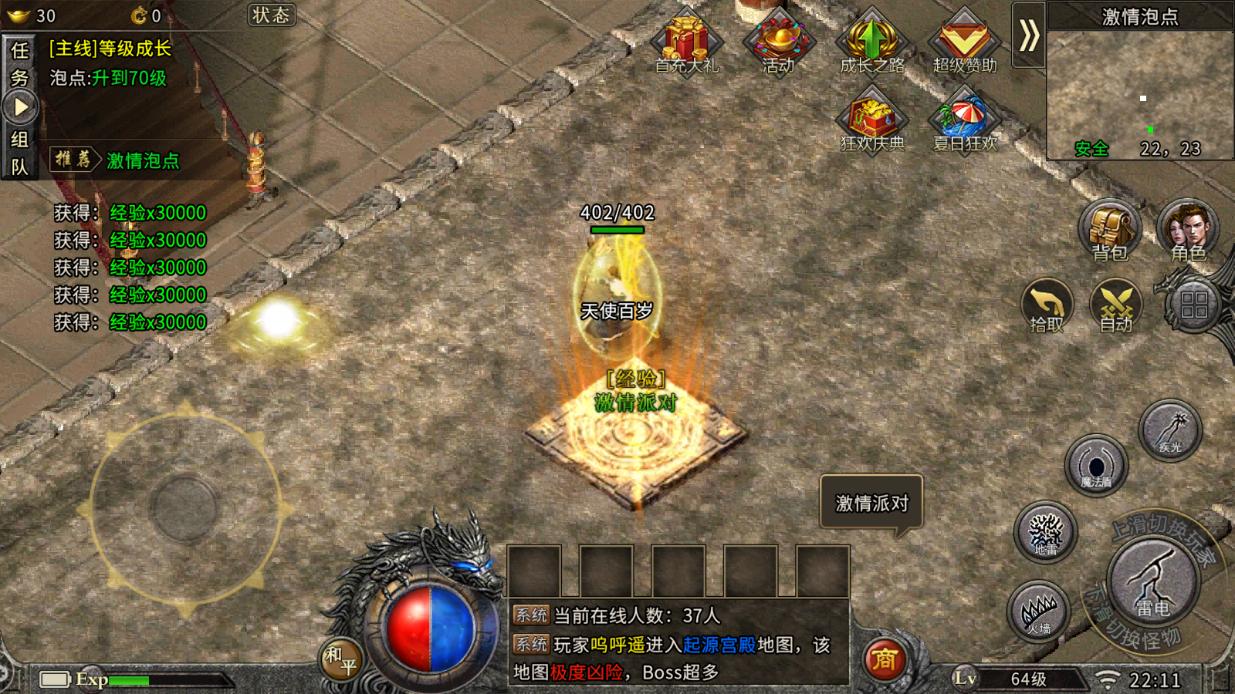Open the four-square grid menu button
This screenshot has height=694, width=1235.
click(1194, 305)
